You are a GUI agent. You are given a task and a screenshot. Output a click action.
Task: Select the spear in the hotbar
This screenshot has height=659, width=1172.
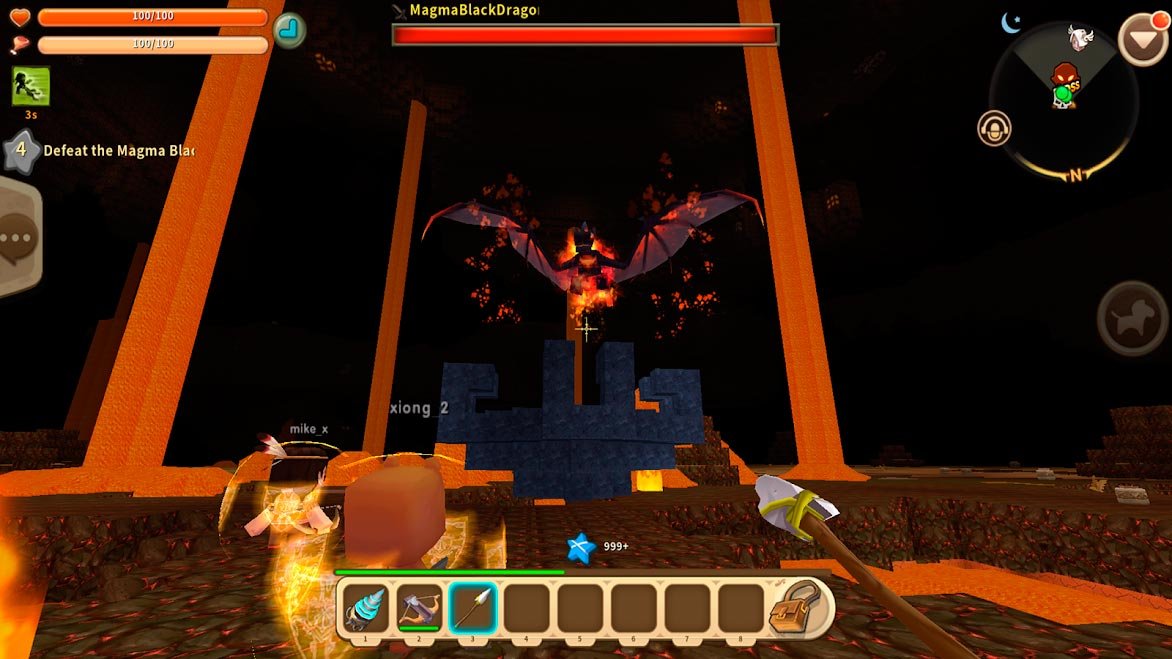point(472,608)
